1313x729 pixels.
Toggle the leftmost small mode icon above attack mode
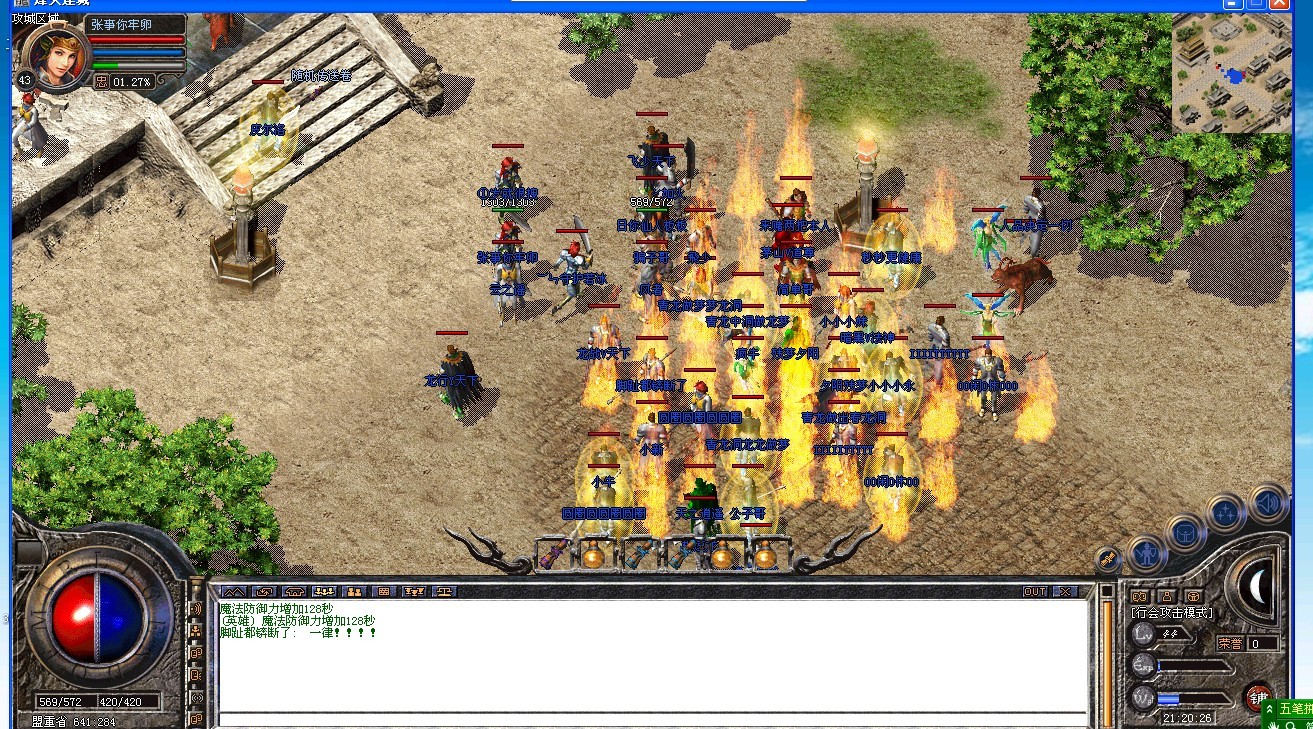tap(1140, 596)
